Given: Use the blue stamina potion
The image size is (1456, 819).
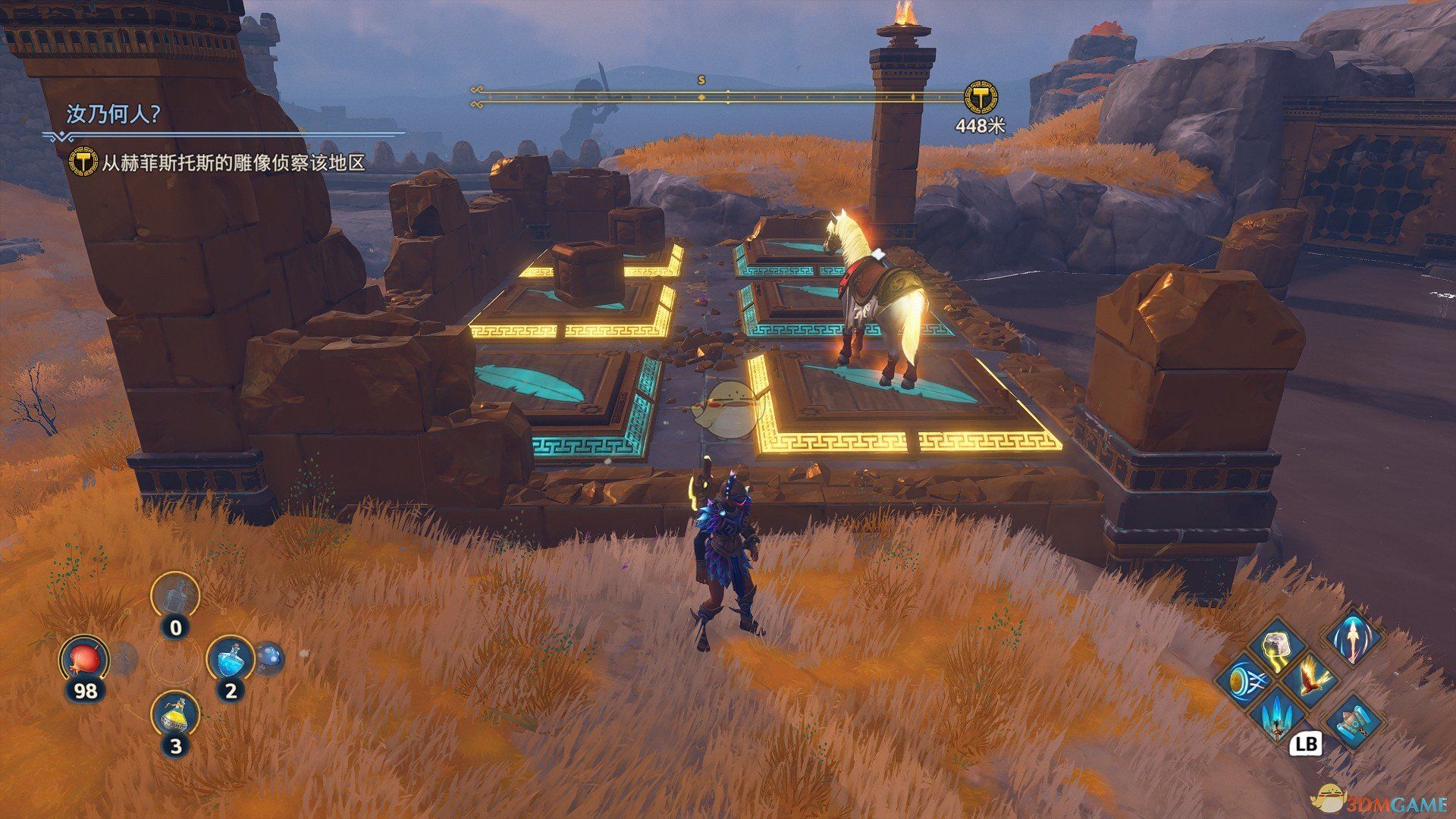Looking at the screenshot, I should 231,658.
